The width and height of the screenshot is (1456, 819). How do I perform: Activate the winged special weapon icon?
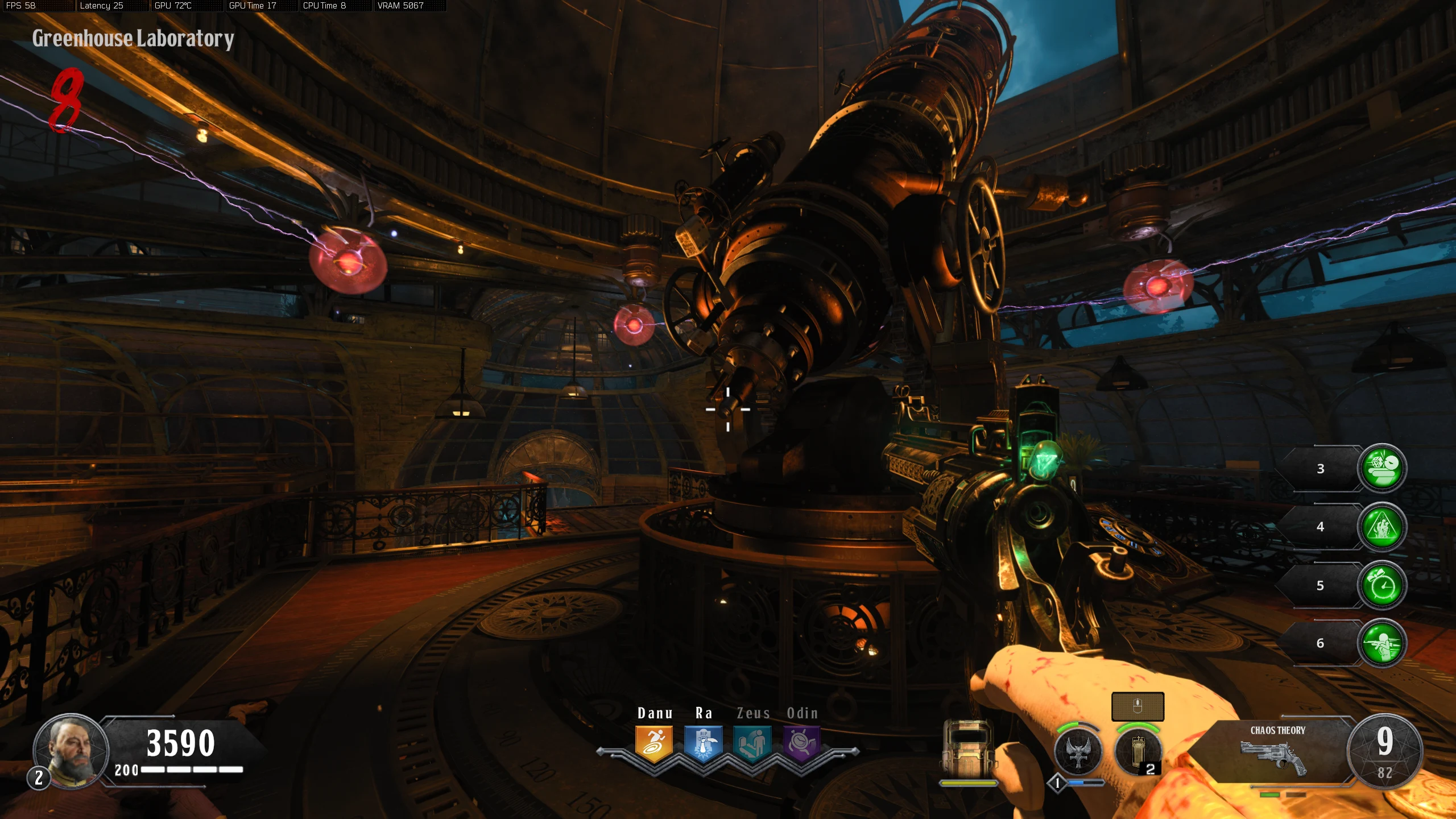[1078, 751]
